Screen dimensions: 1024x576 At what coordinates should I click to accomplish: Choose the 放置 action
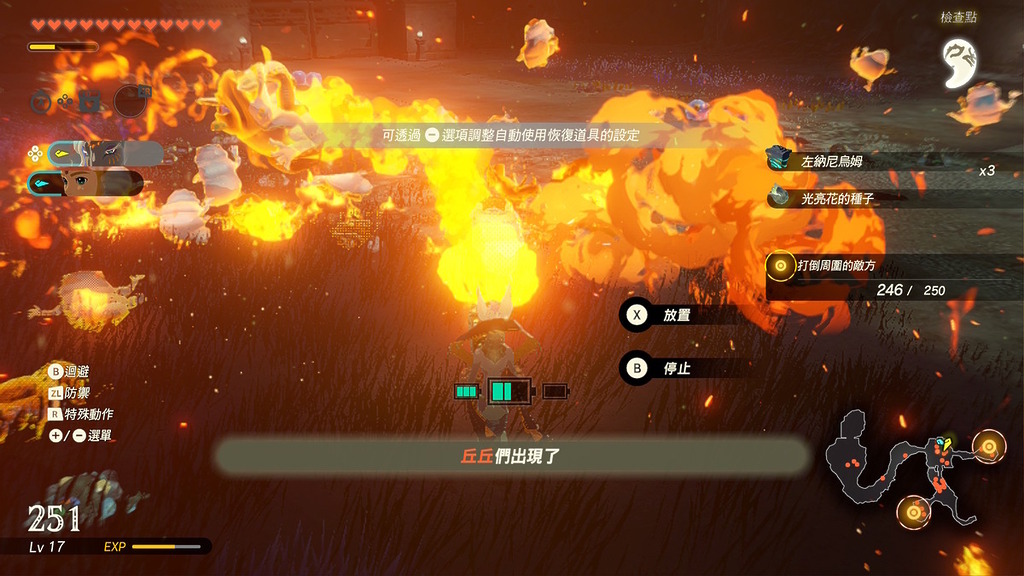[x=676, y=315]
